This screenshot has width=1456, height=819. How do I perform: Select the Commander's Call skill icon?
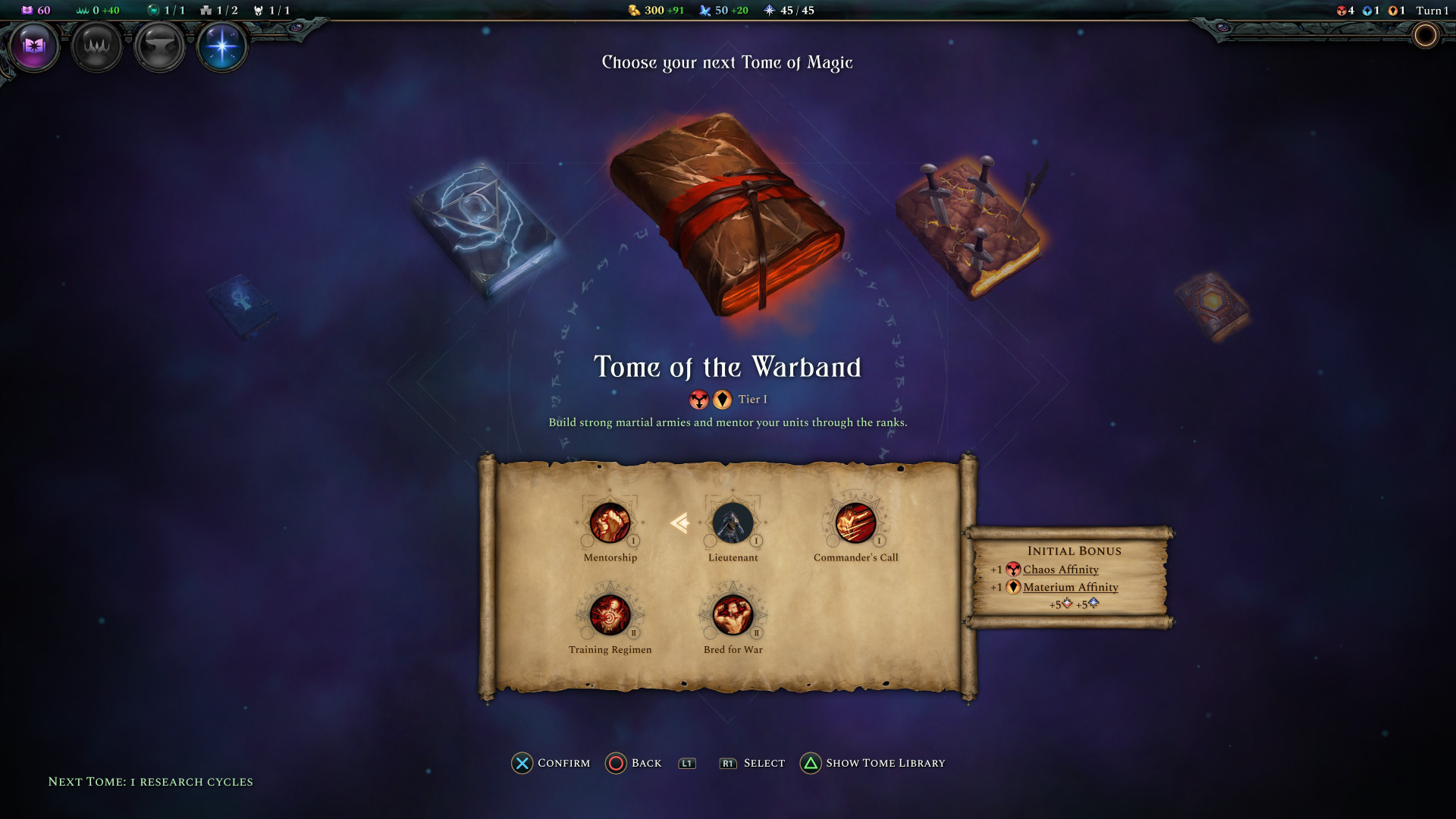coord(855,523)
